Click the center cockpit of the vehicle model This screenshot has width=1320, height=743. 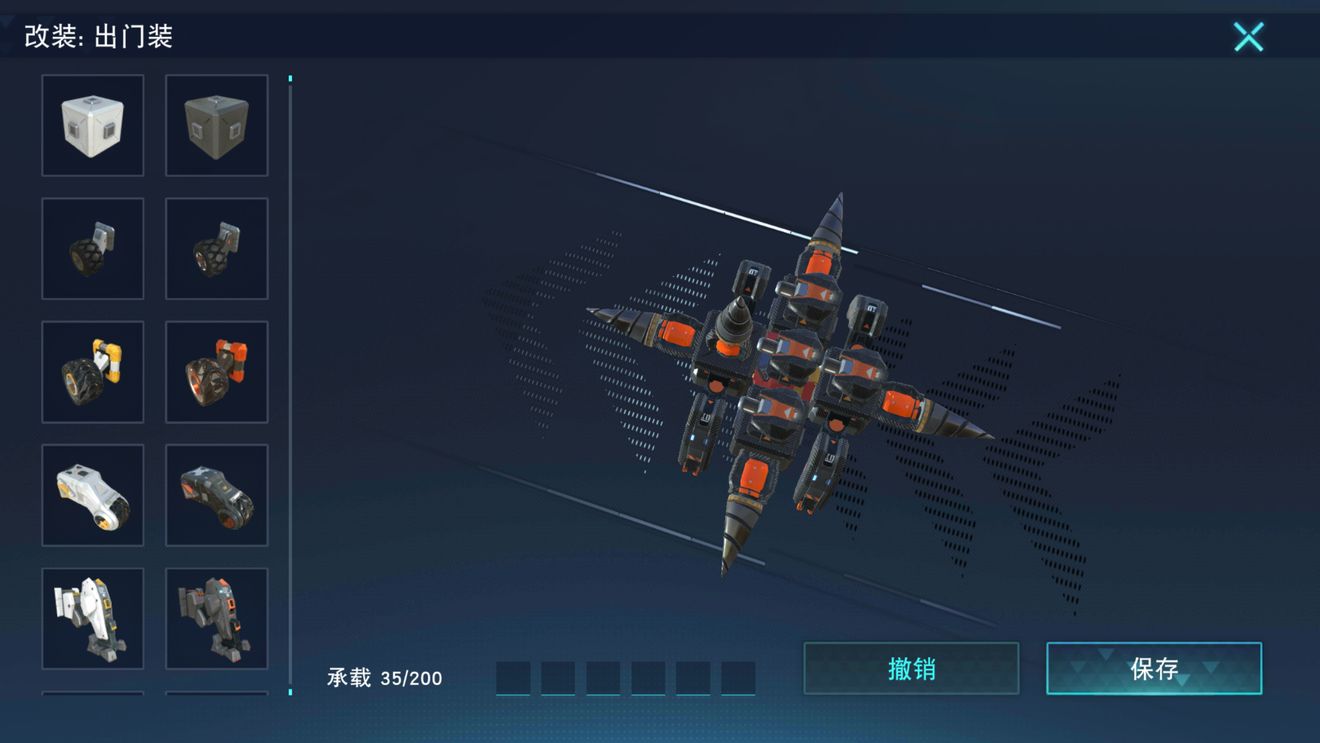coord(790,370)
